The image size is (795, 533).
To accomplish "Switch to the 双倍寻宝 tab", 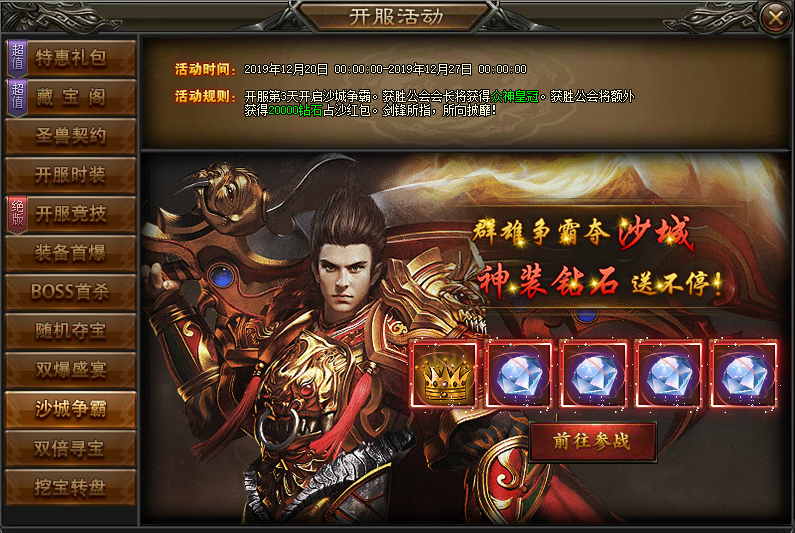I will point(70,447).
